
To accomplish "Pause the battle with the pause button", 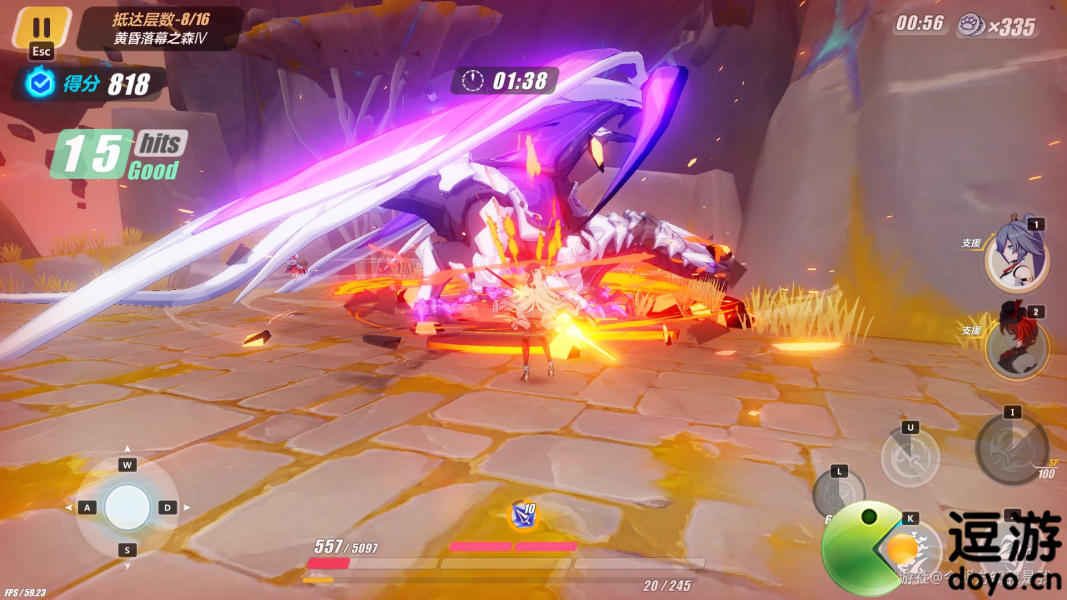I will (41, 27).
